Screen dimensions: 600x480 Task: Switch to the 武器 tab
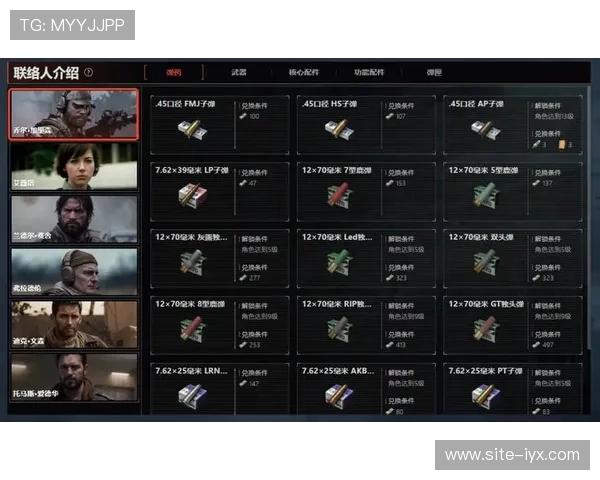239,72
